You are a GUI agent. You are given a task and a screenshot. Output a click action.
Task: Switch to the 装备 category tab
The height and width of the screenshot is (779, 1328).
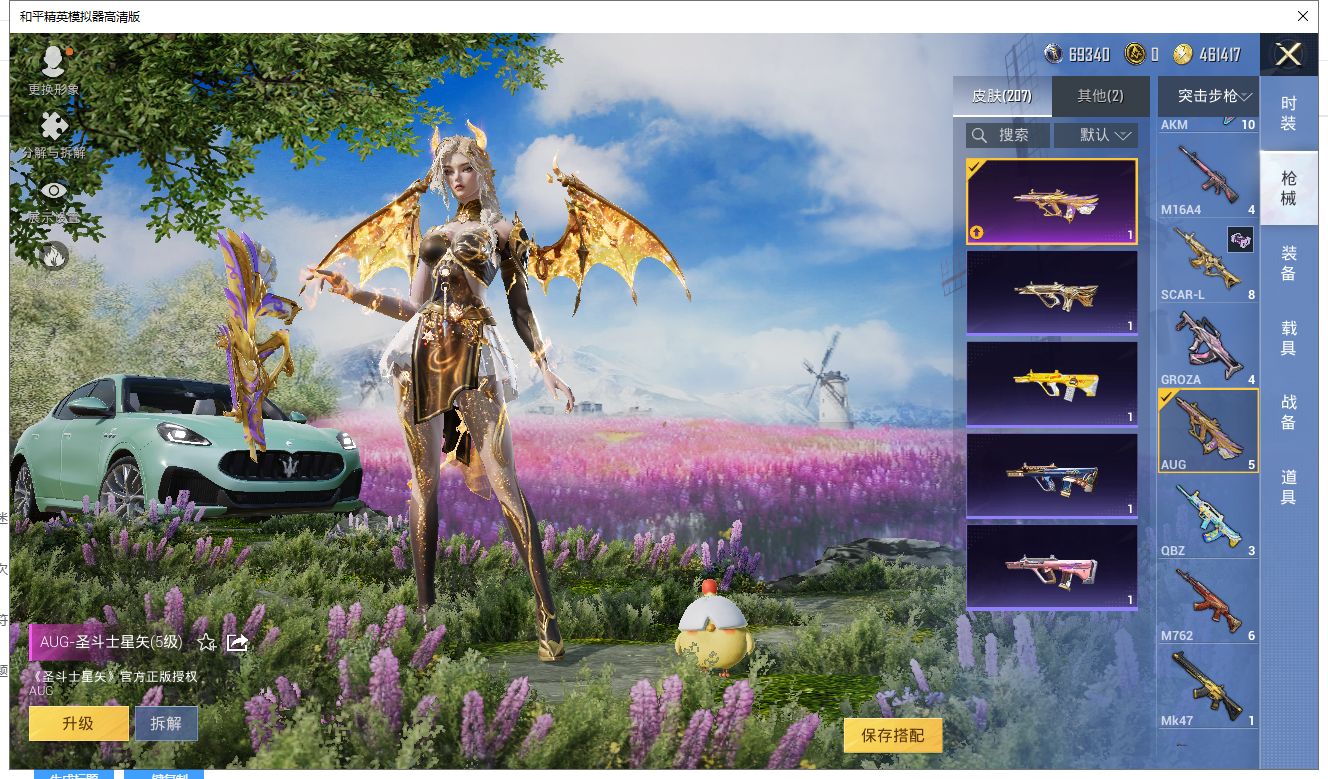point(1288,263)
